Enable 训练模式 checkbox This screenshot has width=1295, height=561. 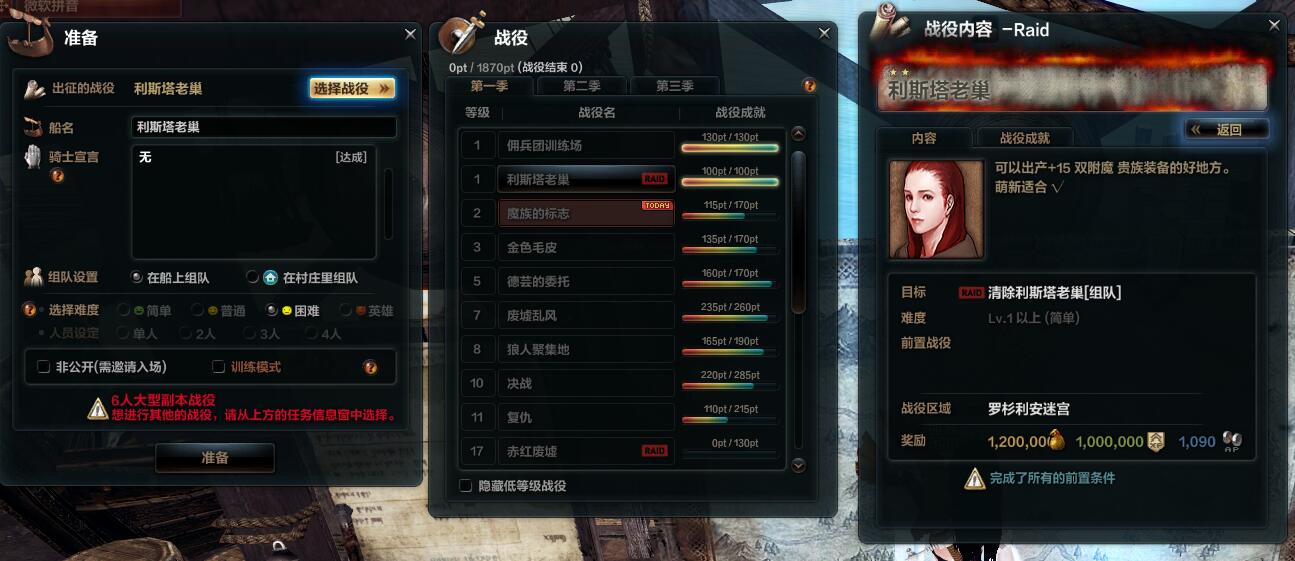click(219, 367)
